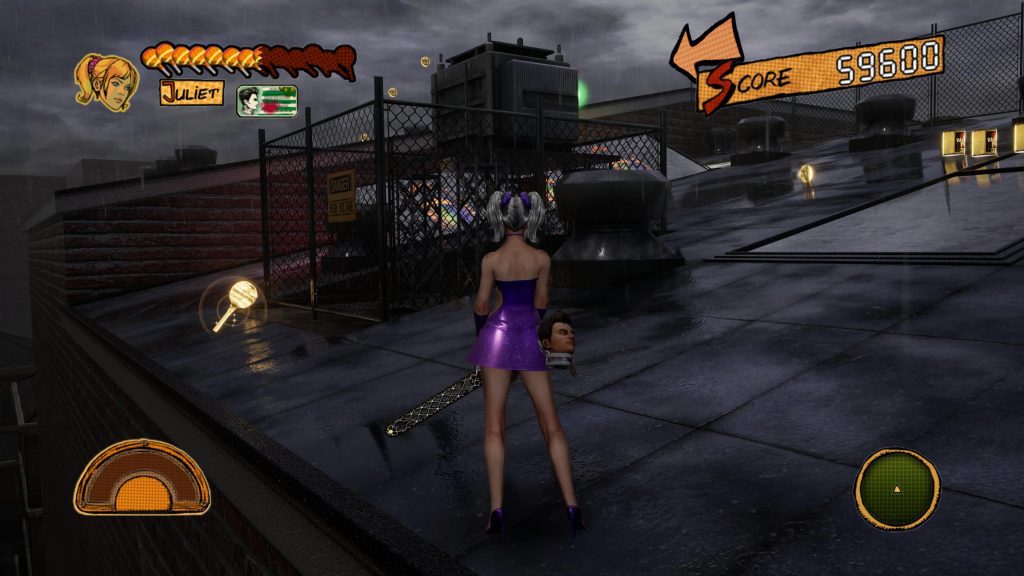The image size is (1024, 576).
Task: Select the Juliet name tag
Action: (191, 93)
